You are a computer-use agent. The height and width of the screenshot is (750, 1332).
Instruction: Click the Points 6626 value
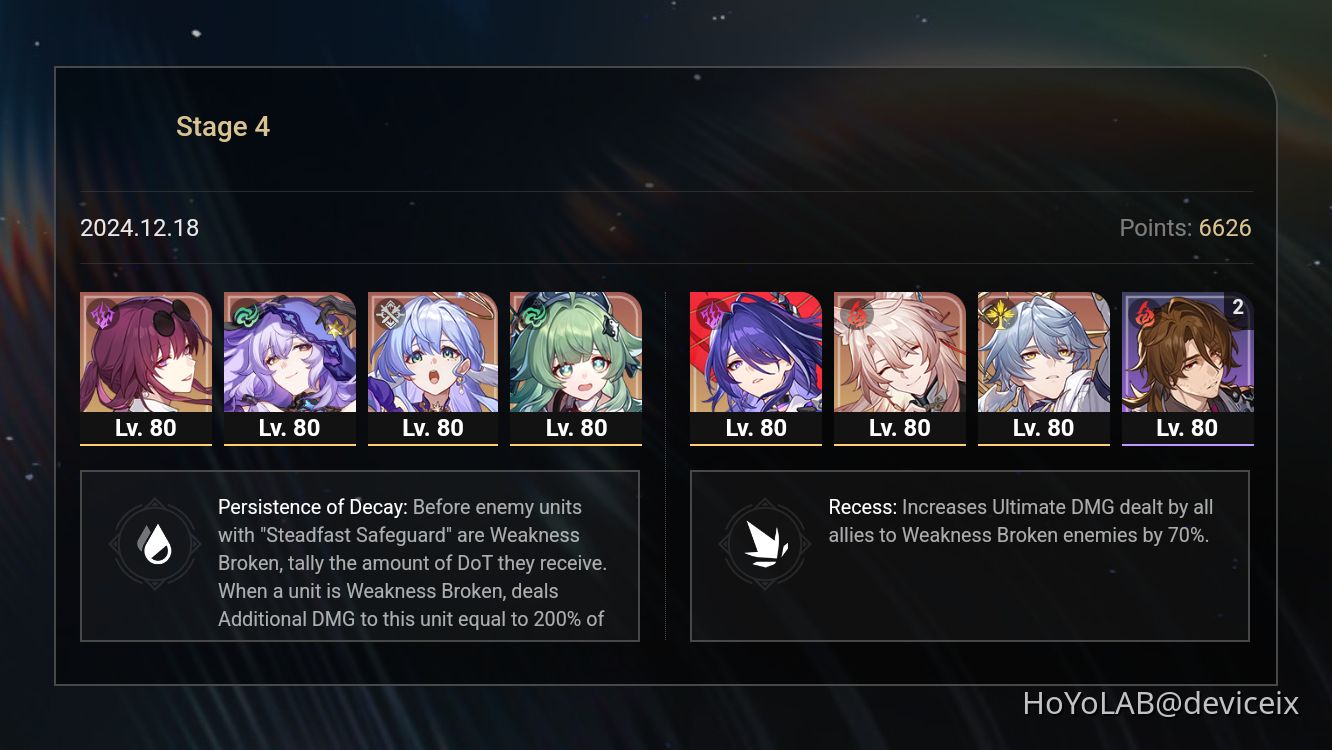[x=1226, y=228]
